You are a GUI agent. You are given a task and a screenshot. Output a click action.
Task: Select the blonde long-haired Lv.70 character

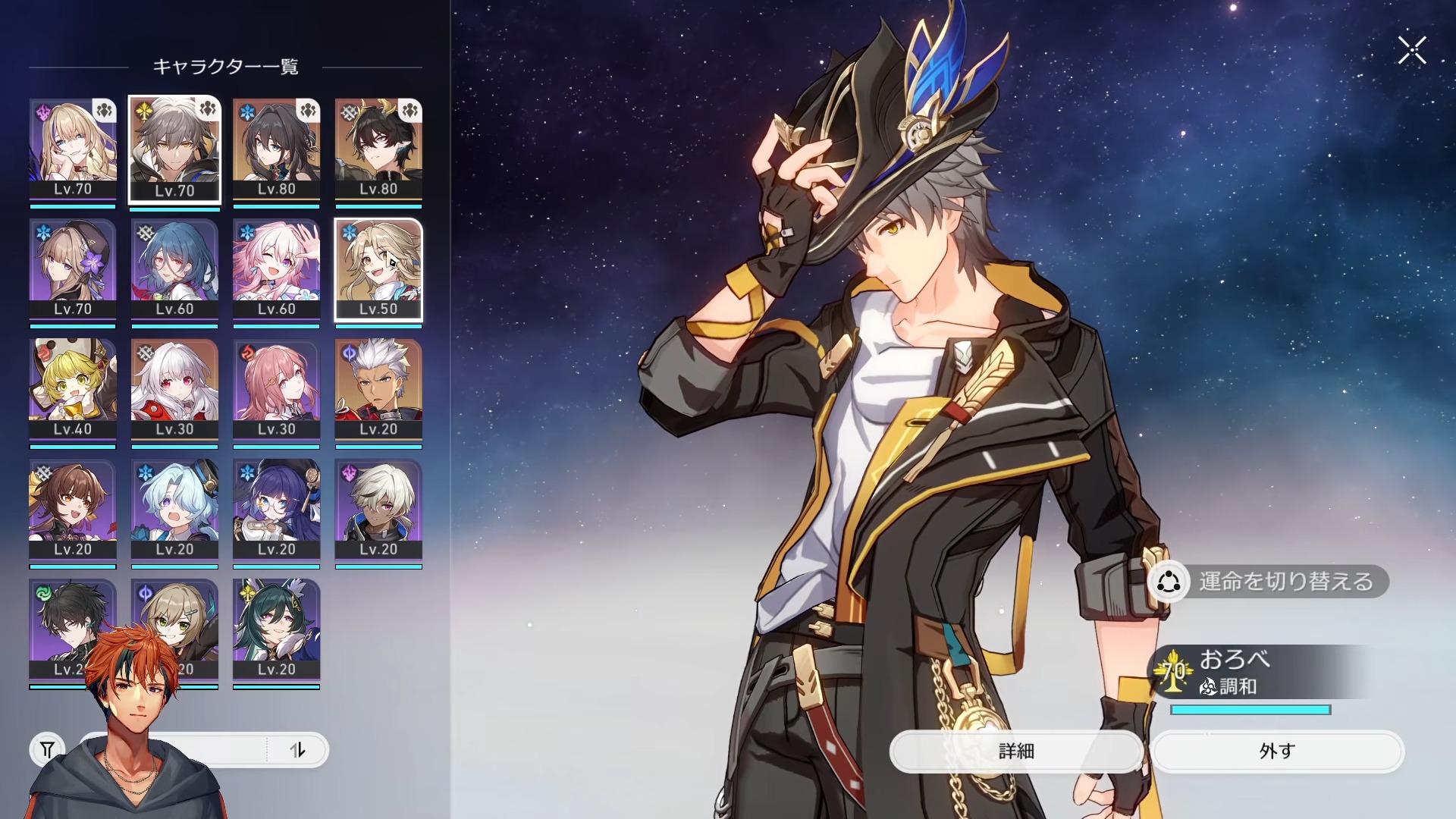click(73, 149)
